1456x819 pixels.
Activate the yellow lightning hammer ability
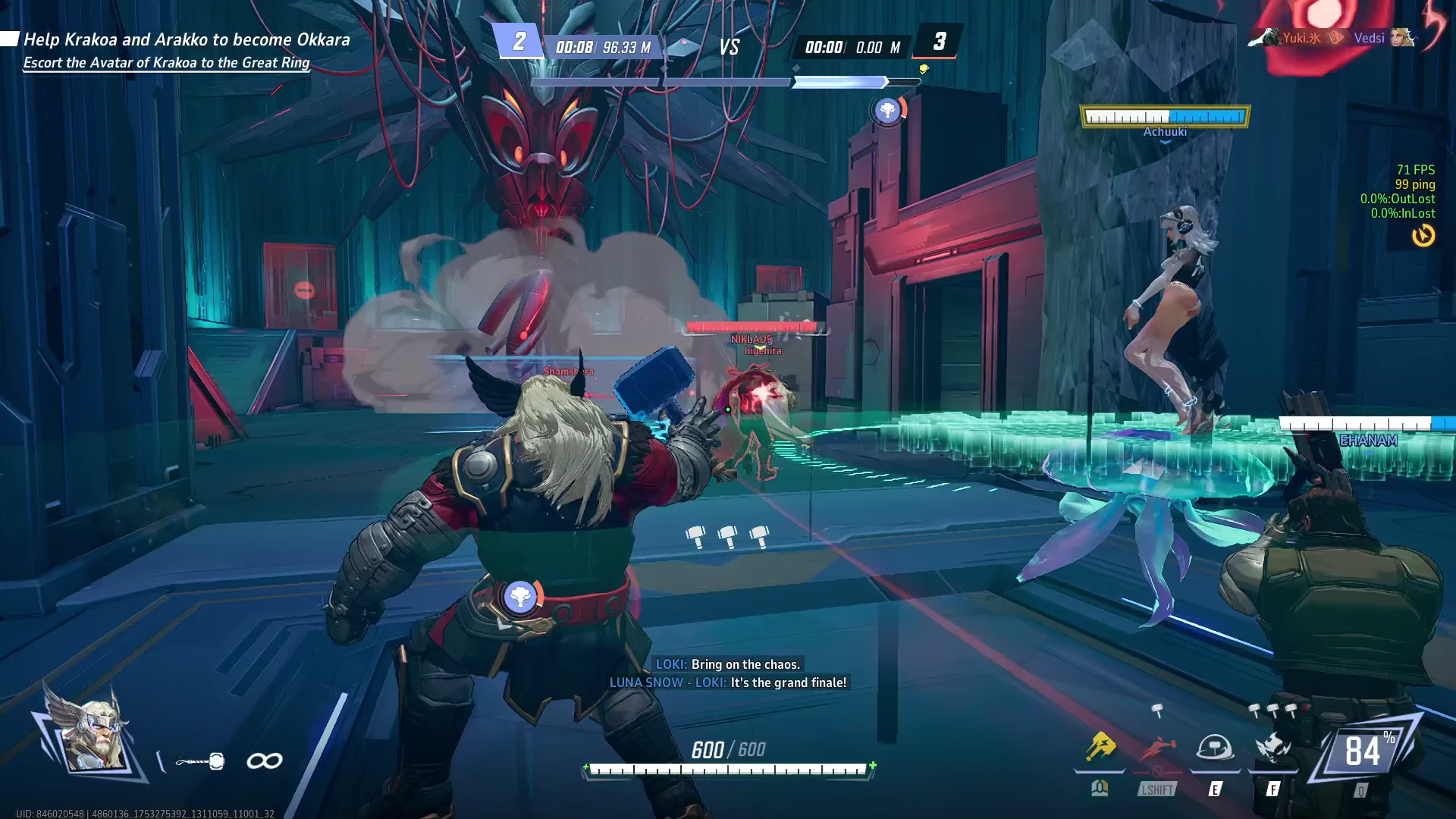1100,748
